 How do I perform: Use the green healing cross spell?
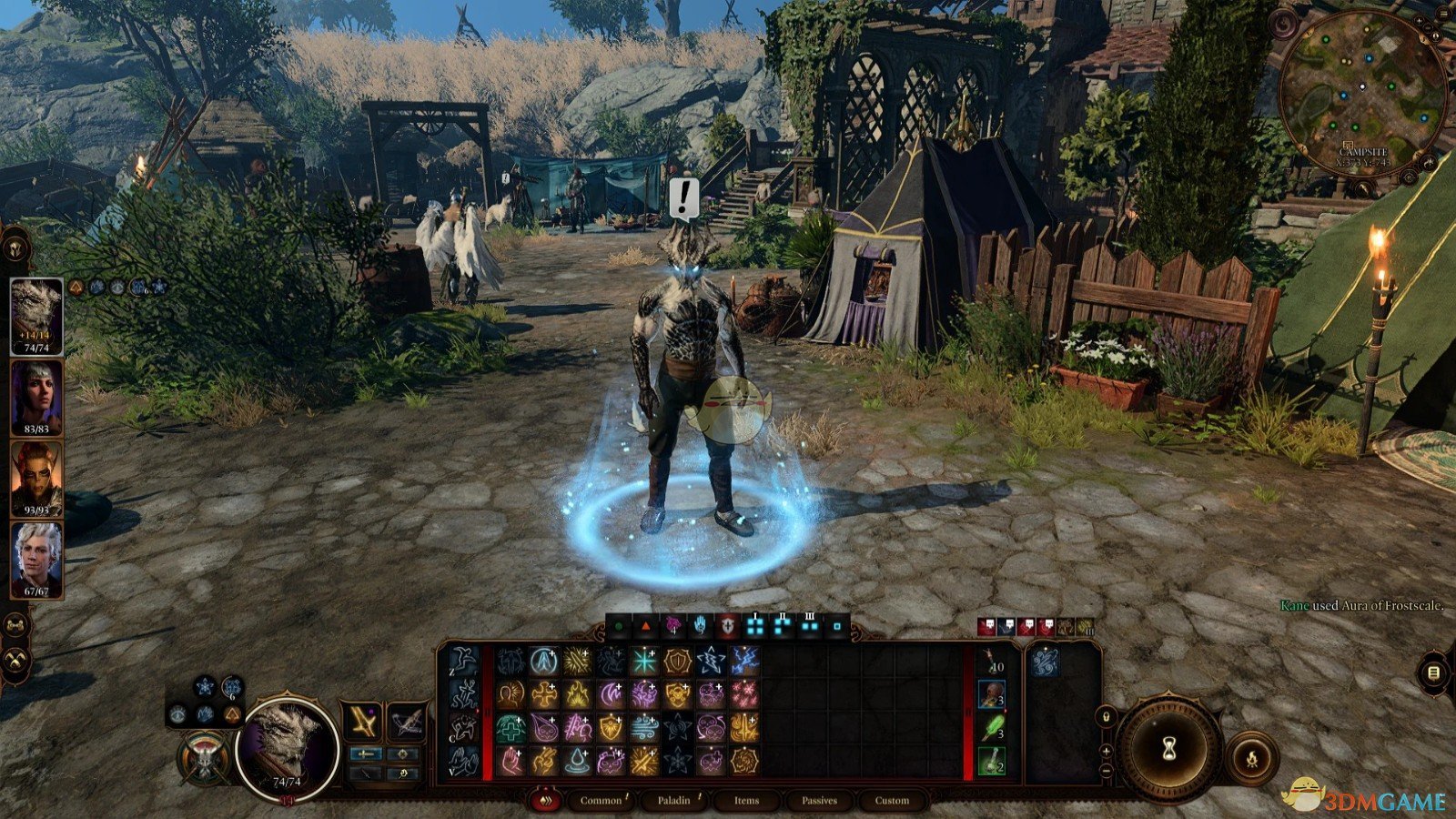pyautogui.click(x=511, y=728)
